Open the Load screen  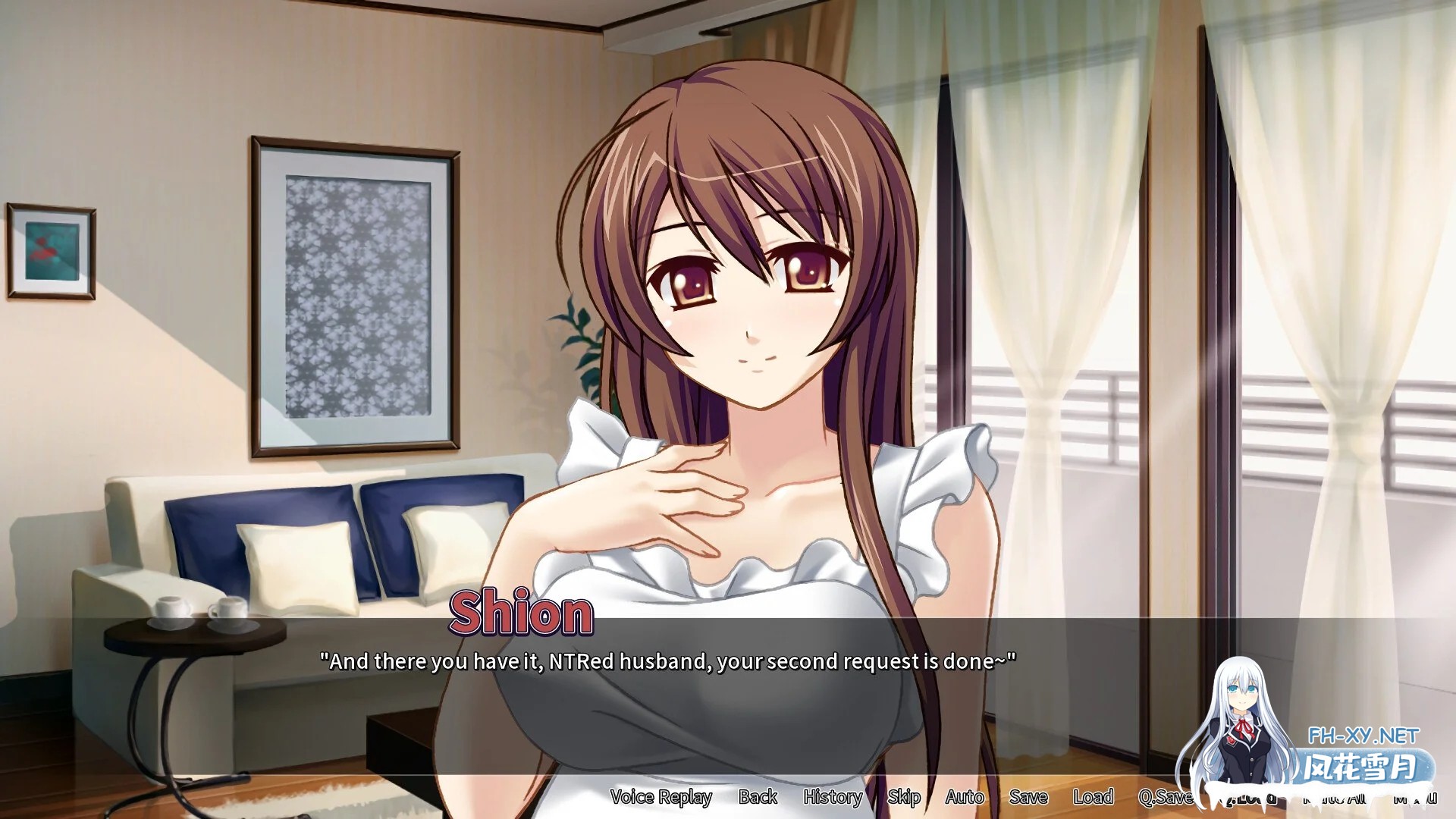coord(1093,797)
